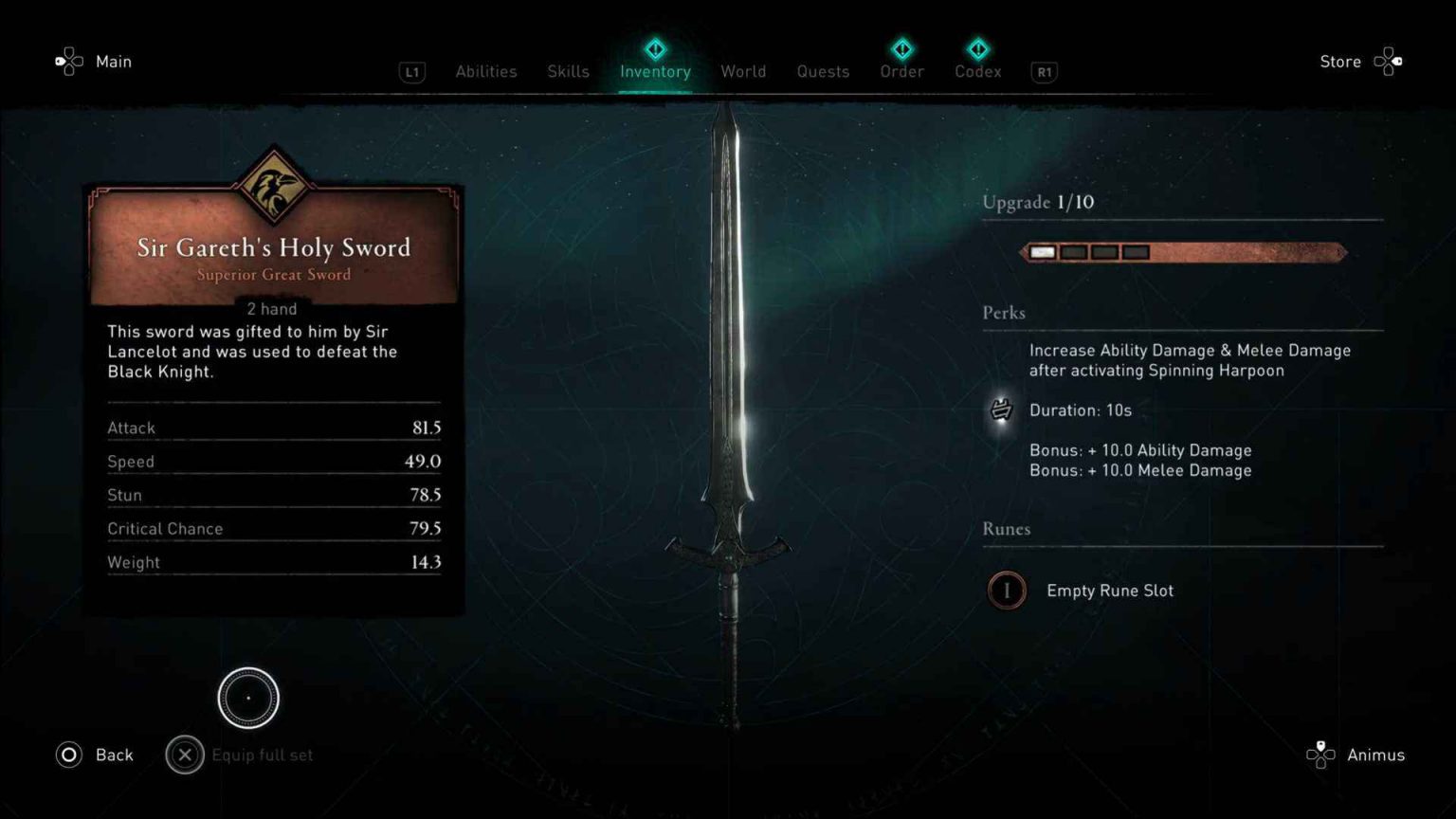Select the diamond icon above Codex
This screenshot has width=1456, height=819.
pyautogui.click(x=977, y=49)
